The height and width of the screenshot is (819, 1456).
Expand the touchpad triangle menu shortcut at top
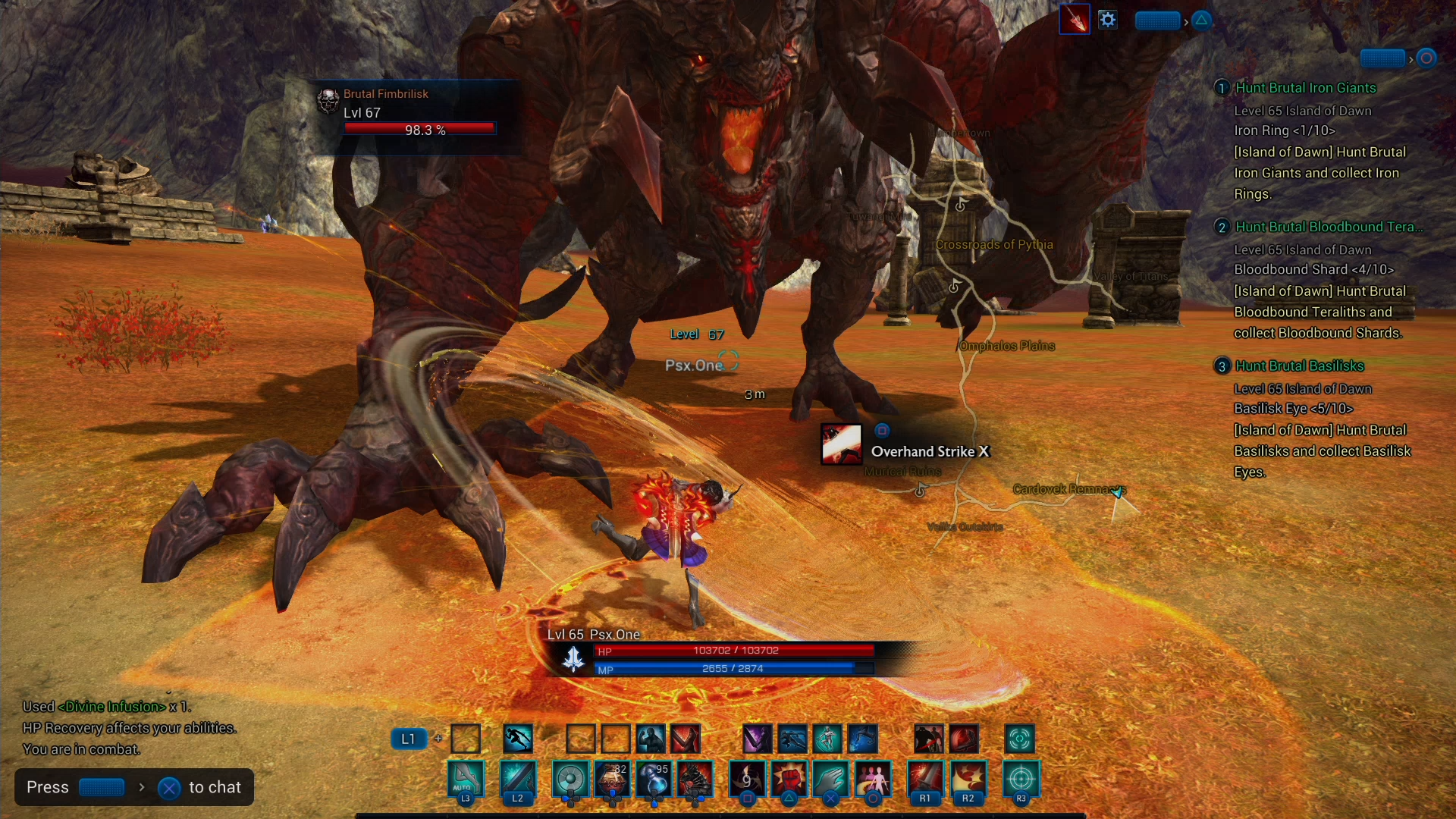[1201, 20]
